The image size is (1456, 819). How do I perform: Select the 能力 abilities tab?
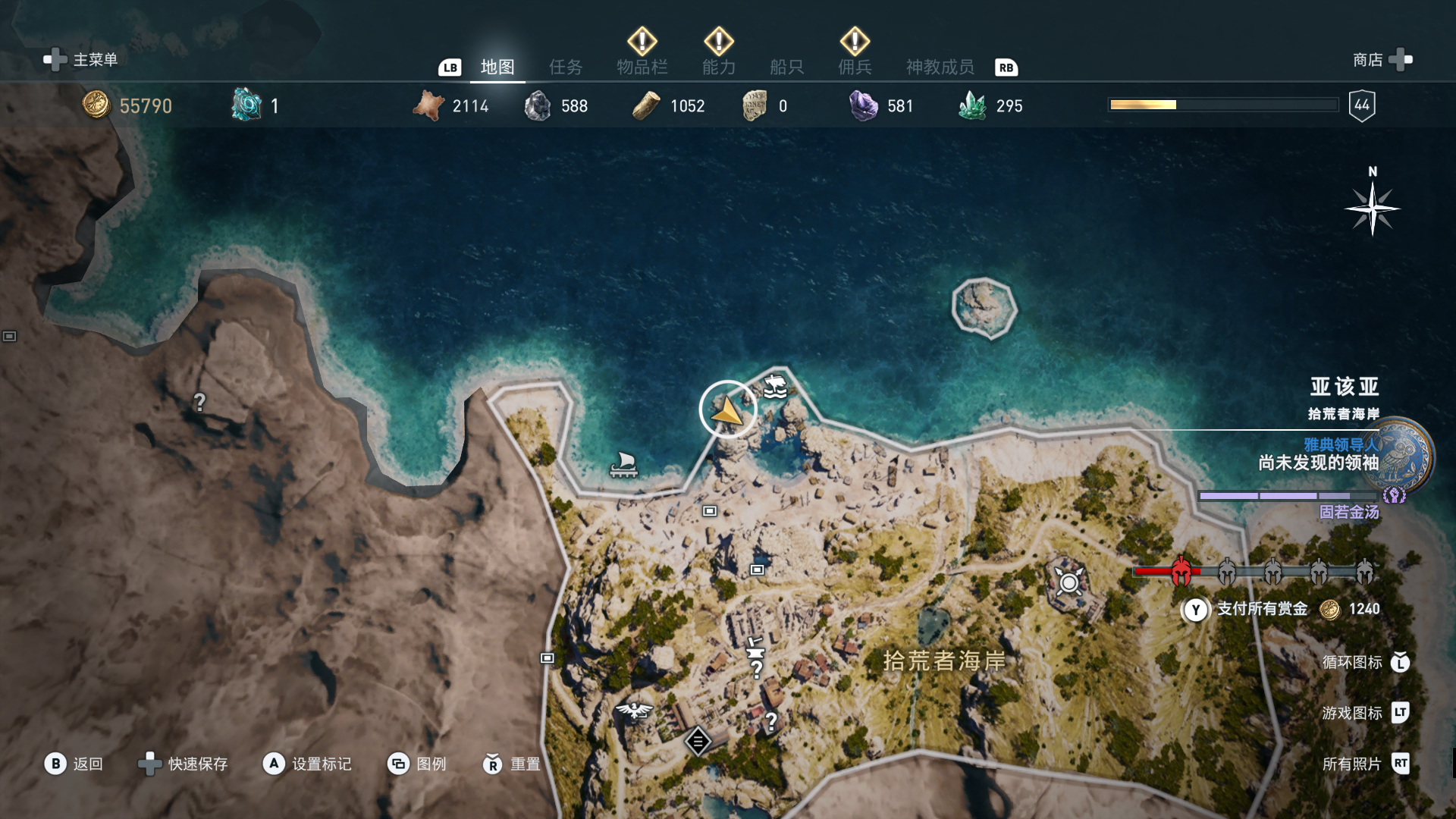pyautogui.click(x=718, y=67)
